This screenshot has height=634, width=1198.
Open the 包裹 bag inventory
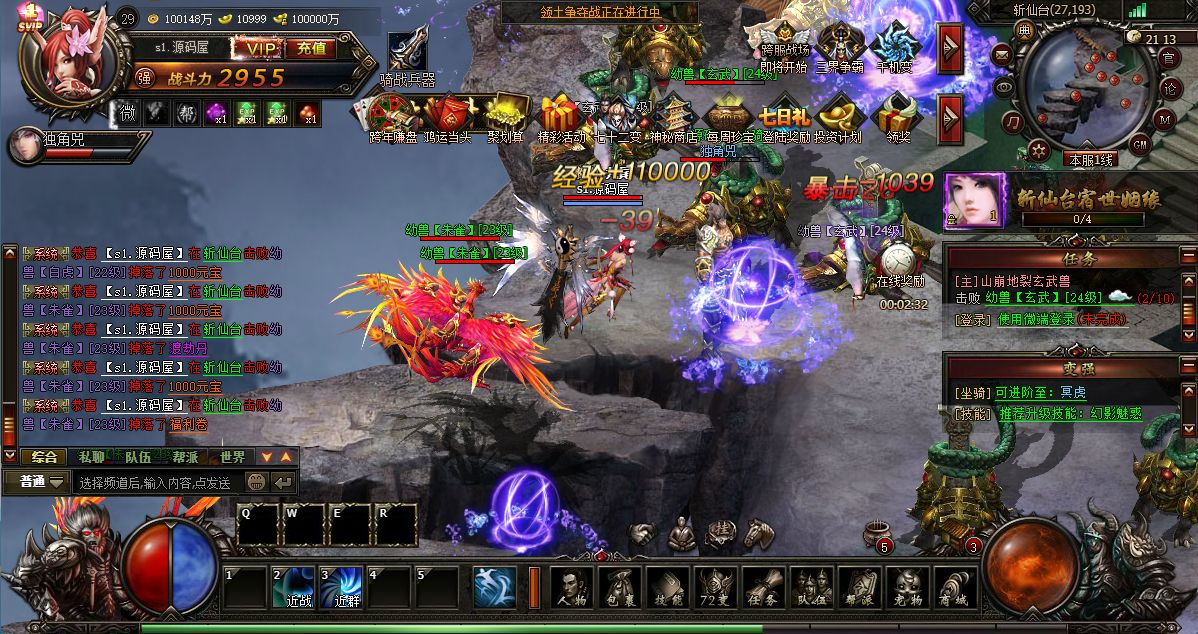point(619,588)
